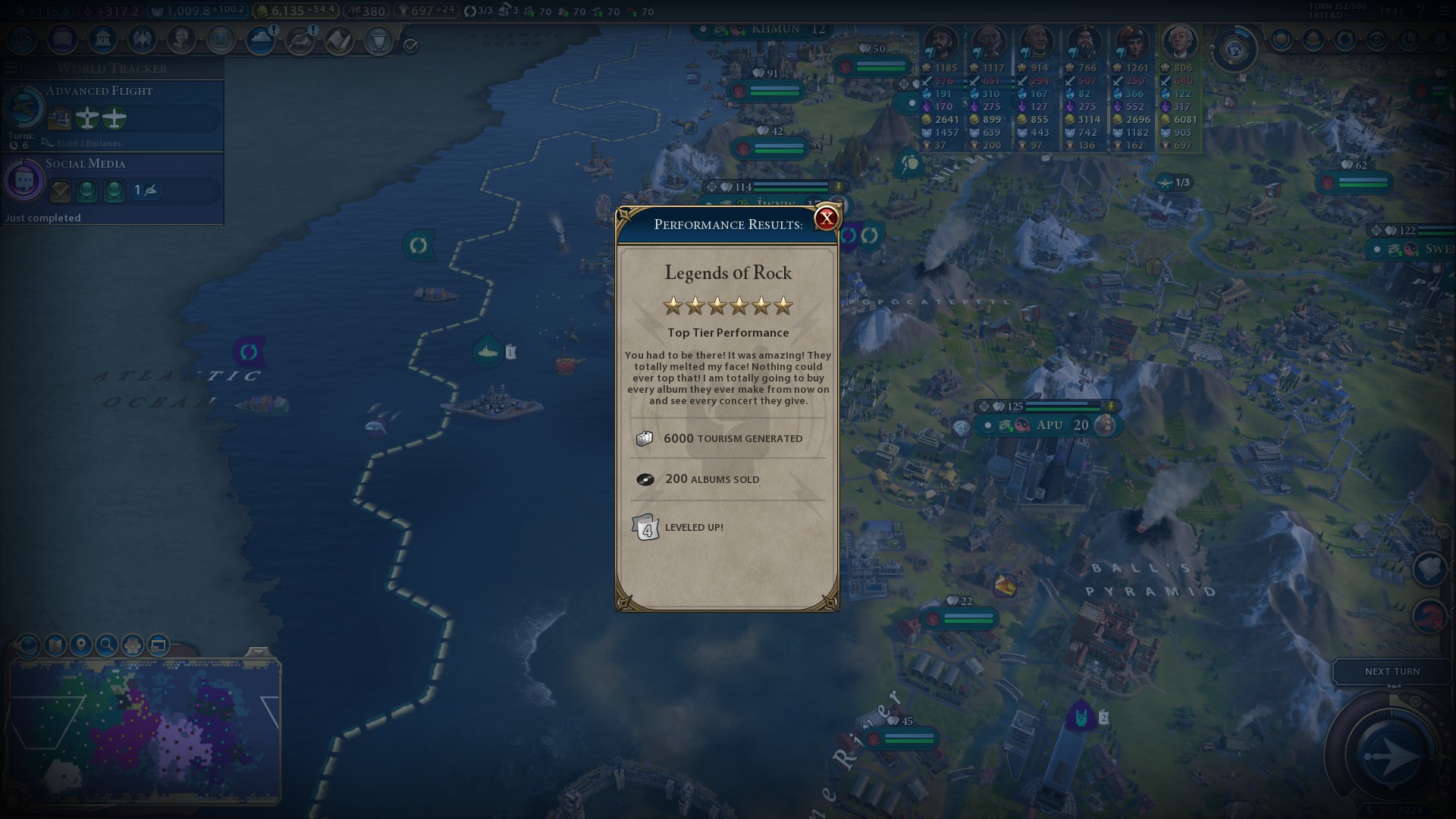The width and height of the screenshot is (1456, 819).
Task: Click the Next Turn button
Action: pos(1392,672)
